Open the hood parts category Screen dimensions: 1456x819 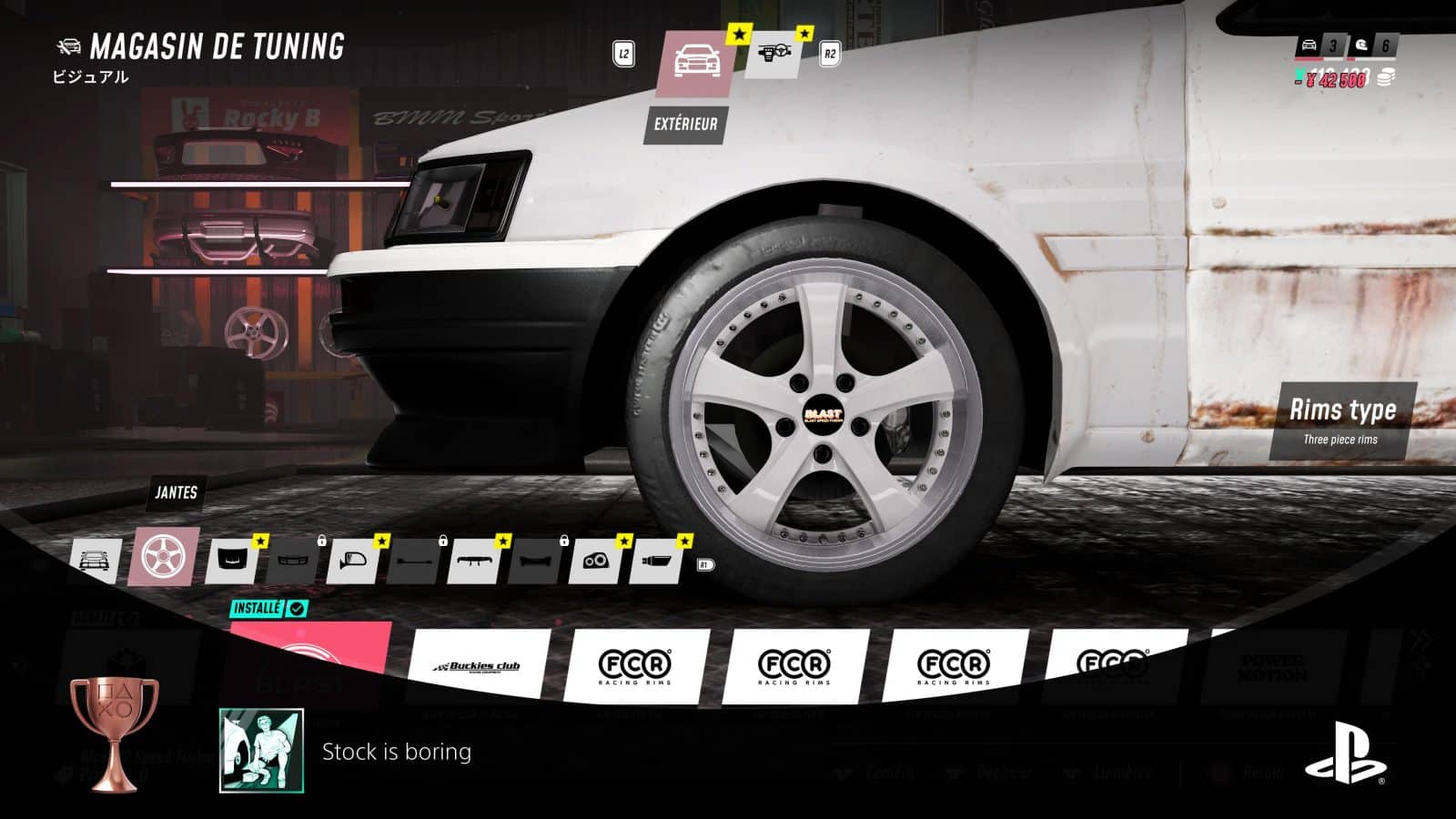tap(232, 561)
